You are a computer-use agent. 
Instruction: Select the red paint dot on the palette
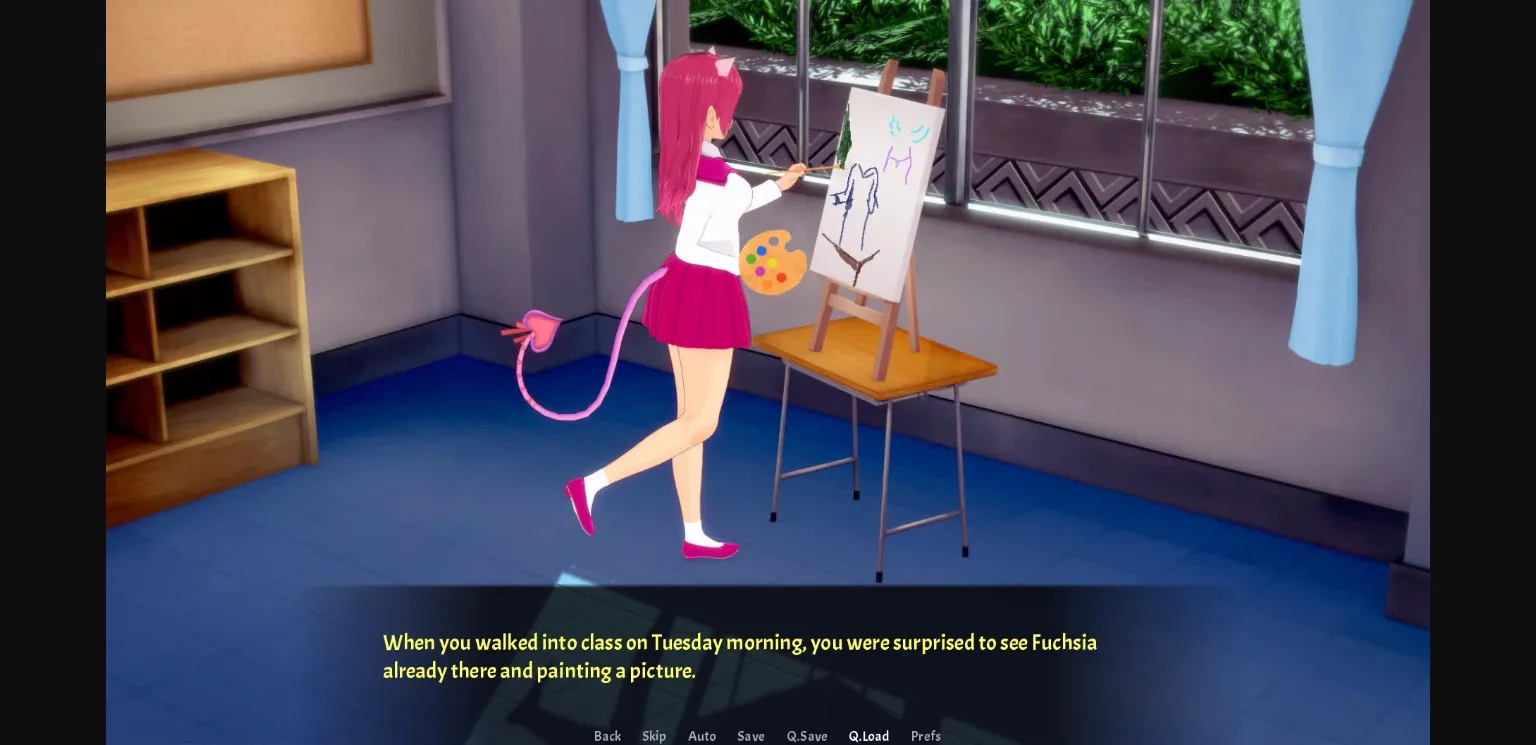click(781, 278)
